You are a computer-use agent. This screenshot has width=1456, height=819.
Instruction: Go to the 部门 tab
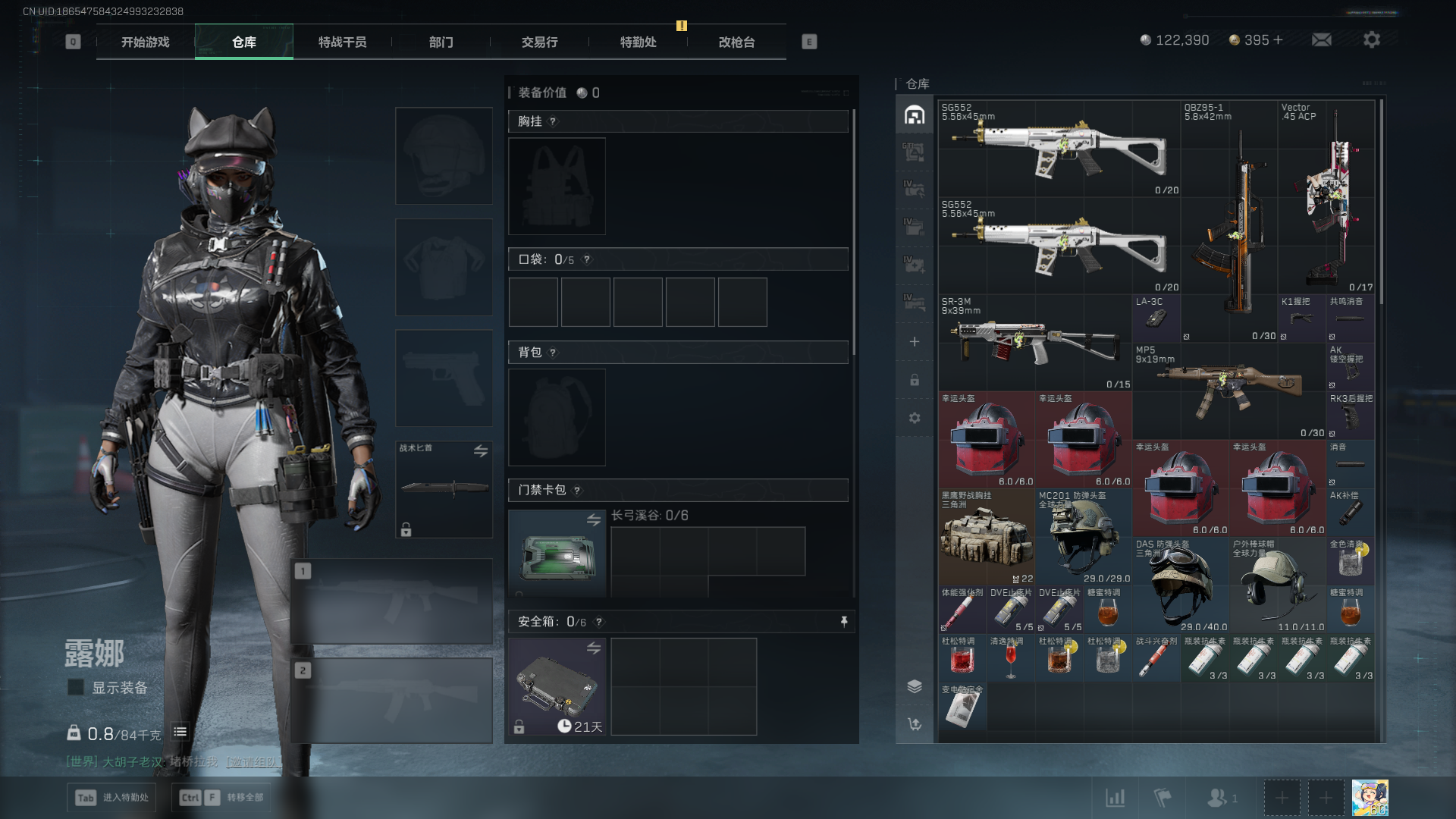(441, 42)
